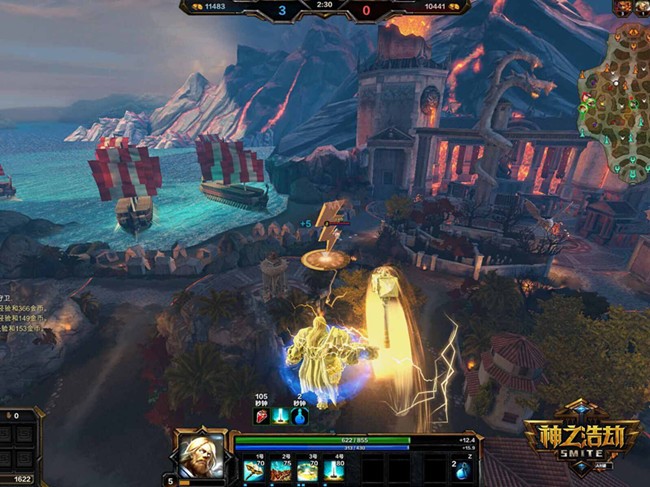
Task: Check the light-beam buff icon
Action: pyautogui.click(x=282, y=416)
